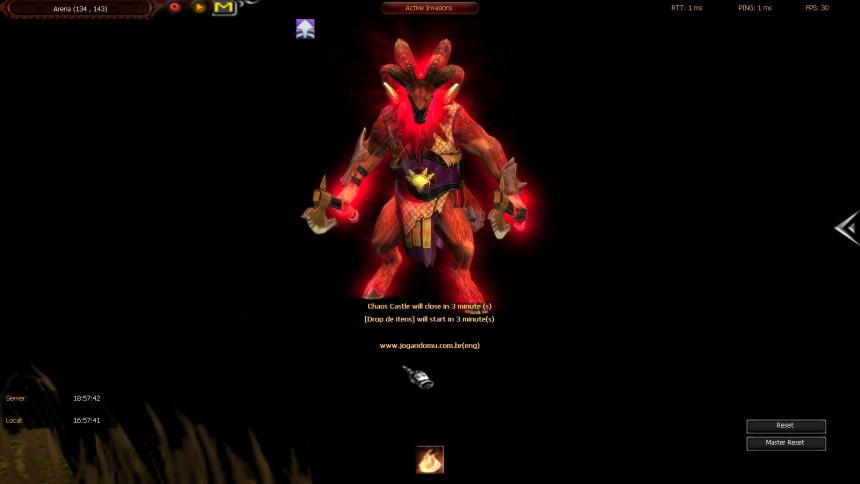Click the orange play arrow icon
The width and height of the screenshot is (860, 484).
click(199, 7)
